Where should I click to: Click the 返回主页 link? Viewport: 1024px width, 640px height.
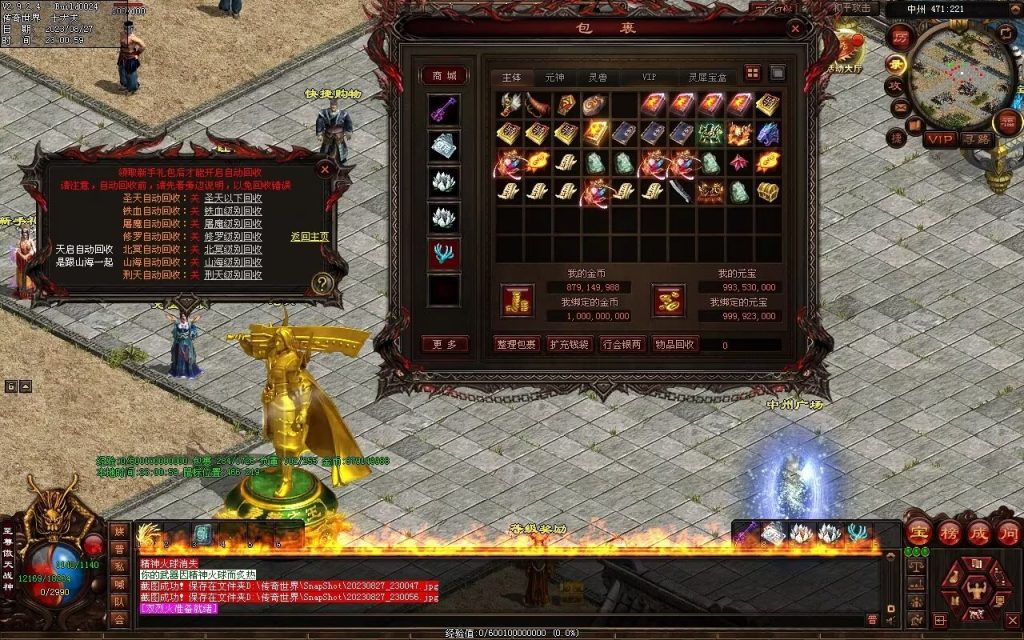[309, 237]
